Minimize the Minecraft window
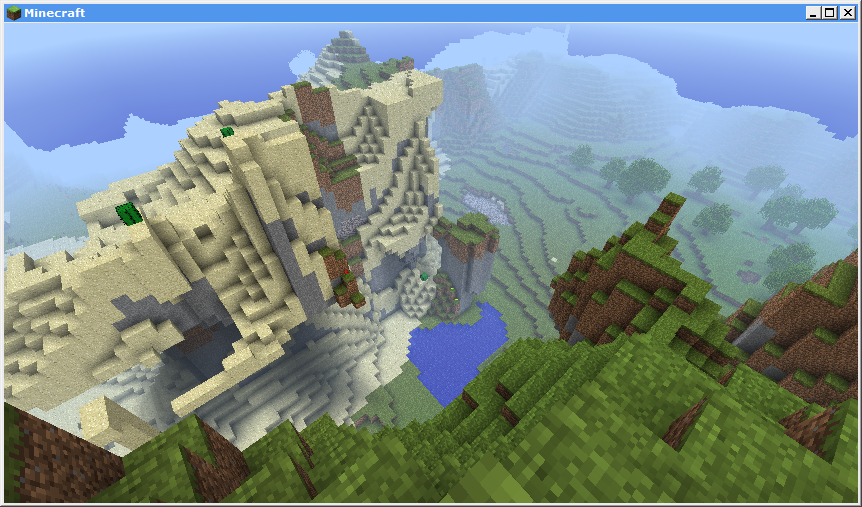The height and width of the screenshot is (507, 862). pyautogui.click(x=813, y=13)
